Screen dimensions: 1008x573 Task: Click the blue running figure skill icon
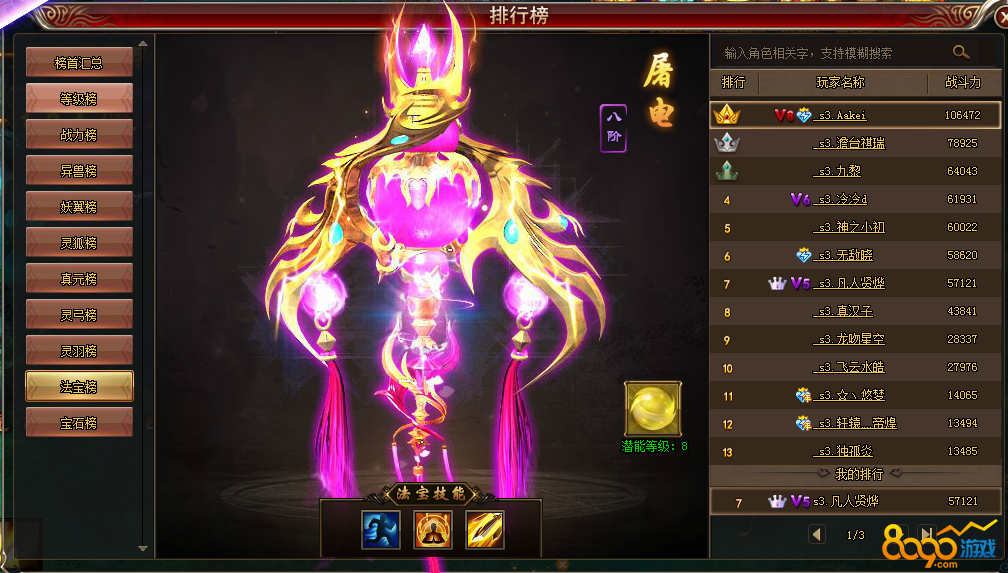(380, 529)
